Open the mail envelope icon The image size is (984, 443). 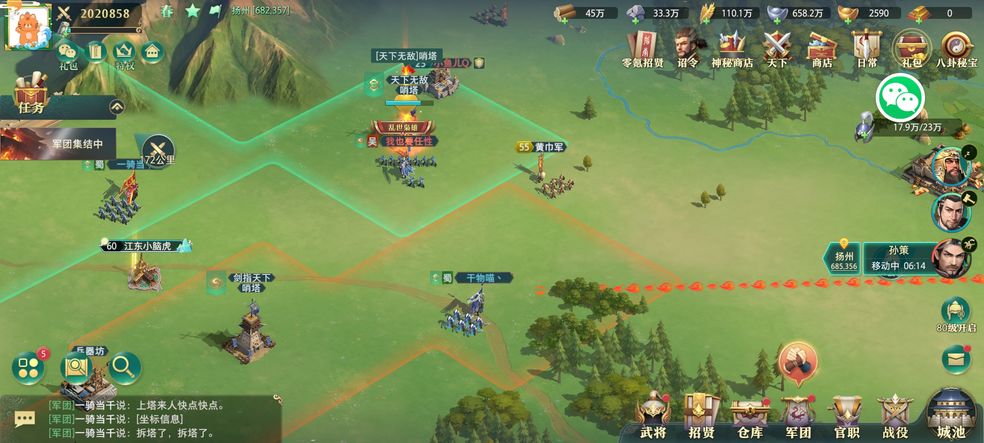click(x=956, y=357)
